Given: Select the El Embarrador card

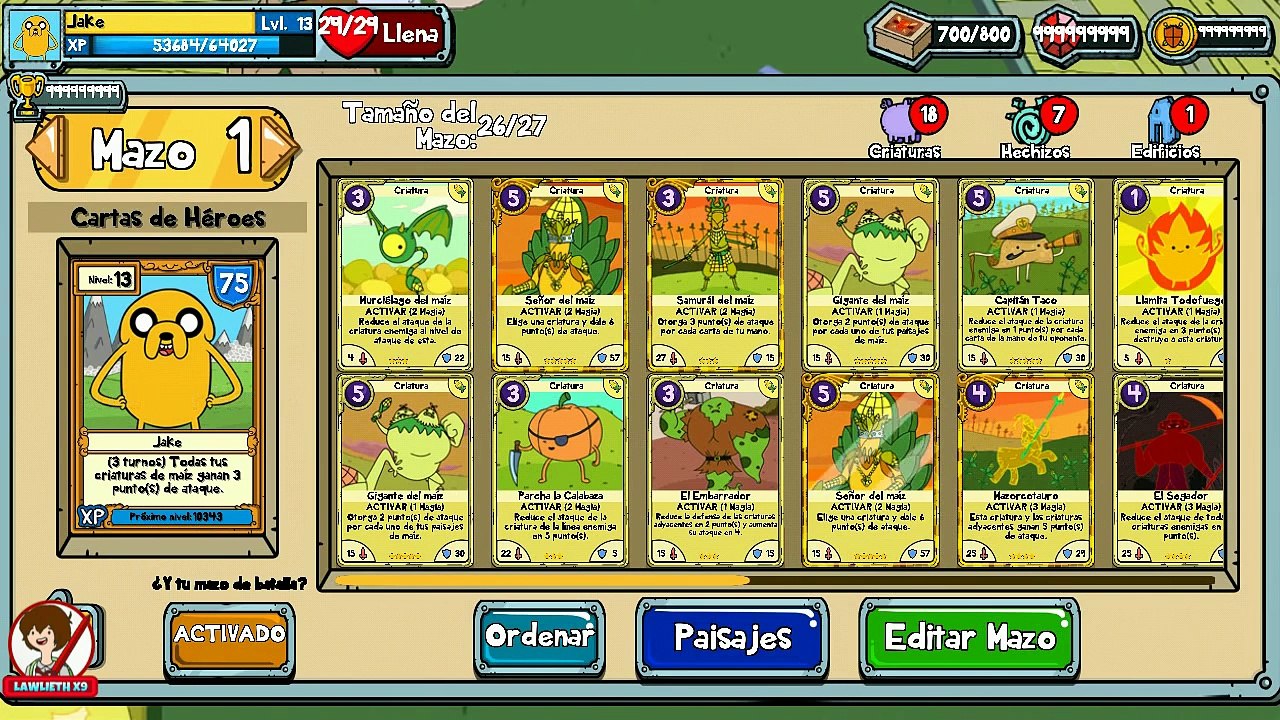Looking at the screenshot, I should pos(715,470).
